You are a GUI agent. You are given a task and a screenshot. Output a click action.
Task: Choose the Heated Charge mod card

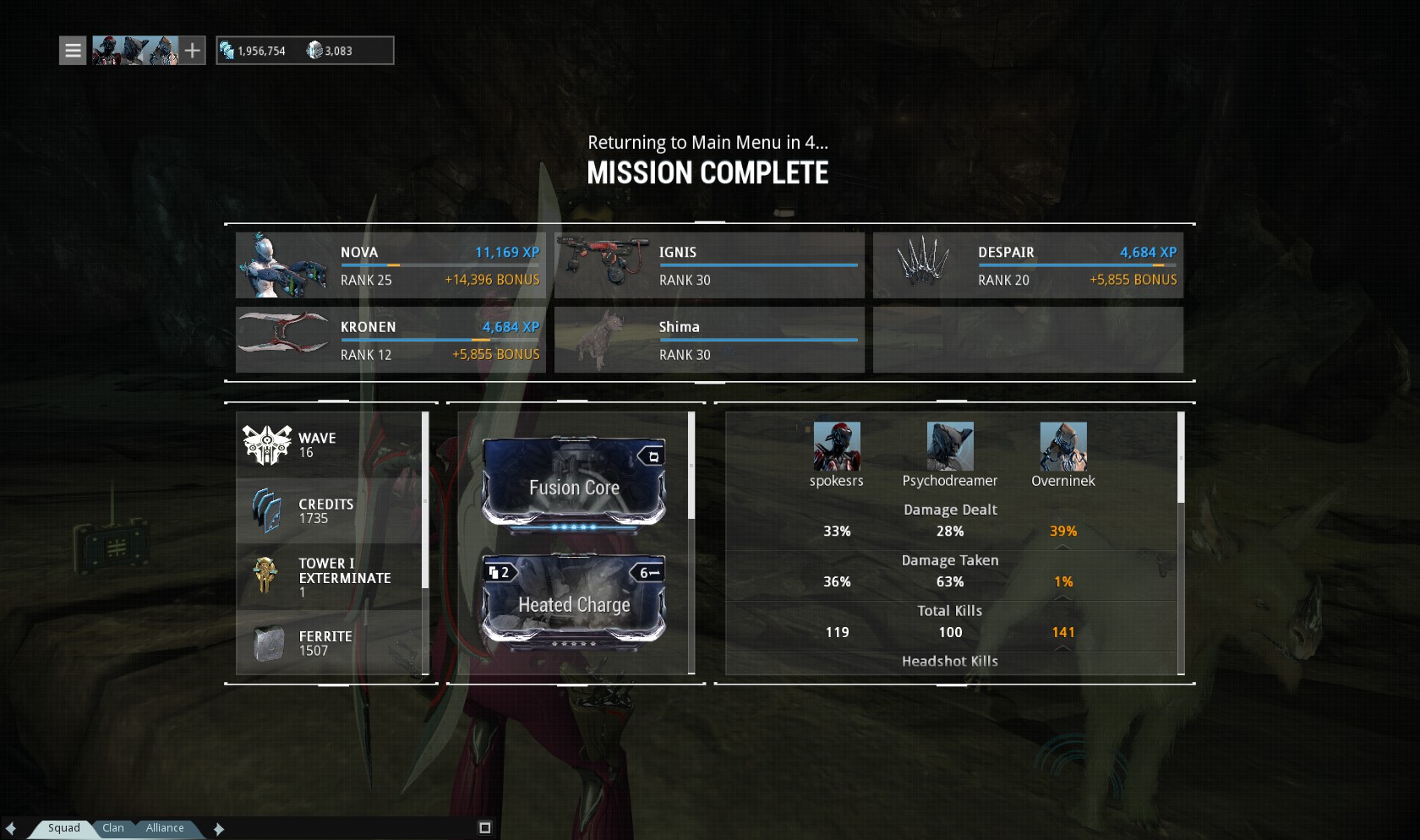click(574, 600)
